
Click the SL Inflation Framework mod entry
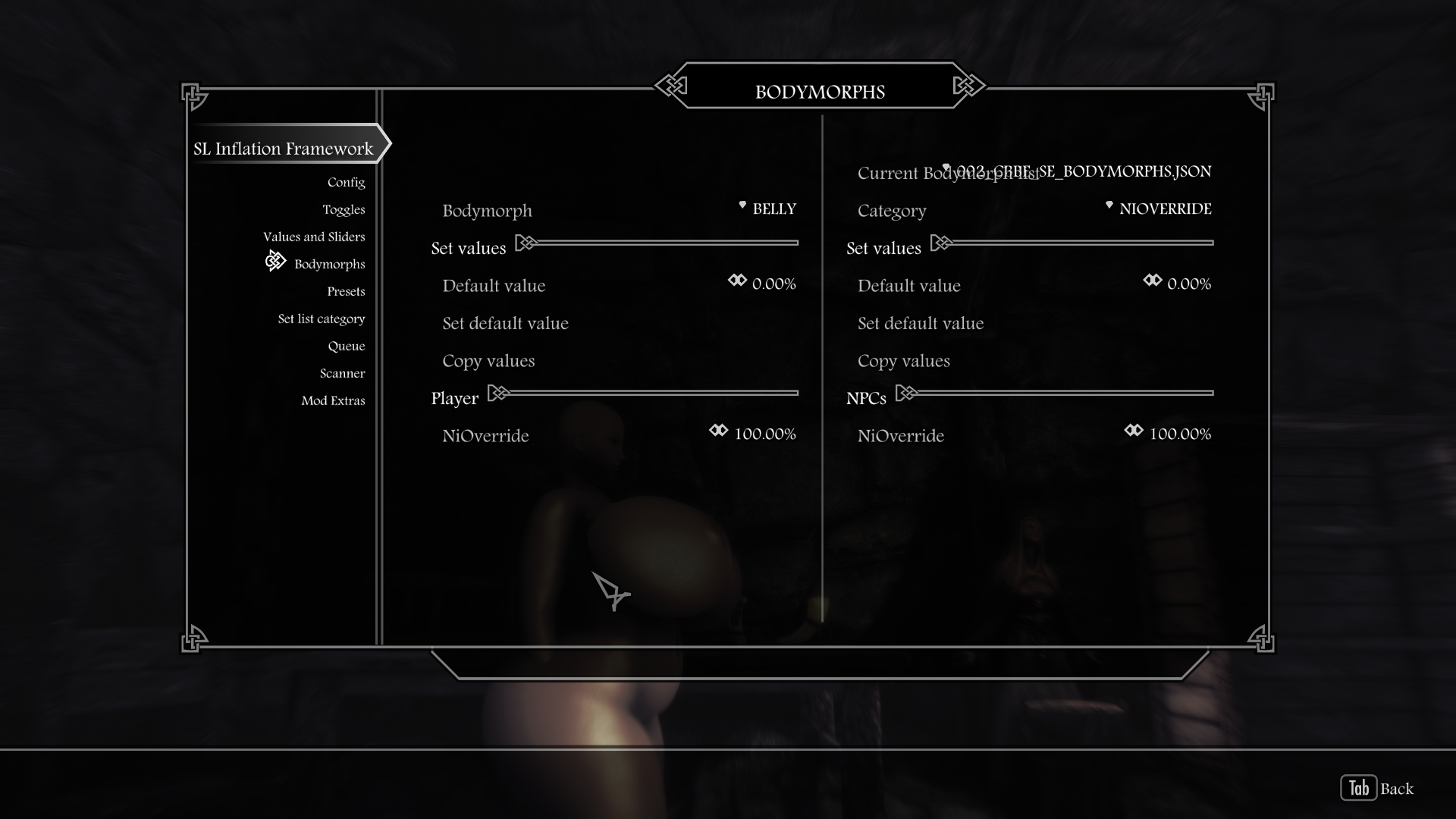coord(284,149)
